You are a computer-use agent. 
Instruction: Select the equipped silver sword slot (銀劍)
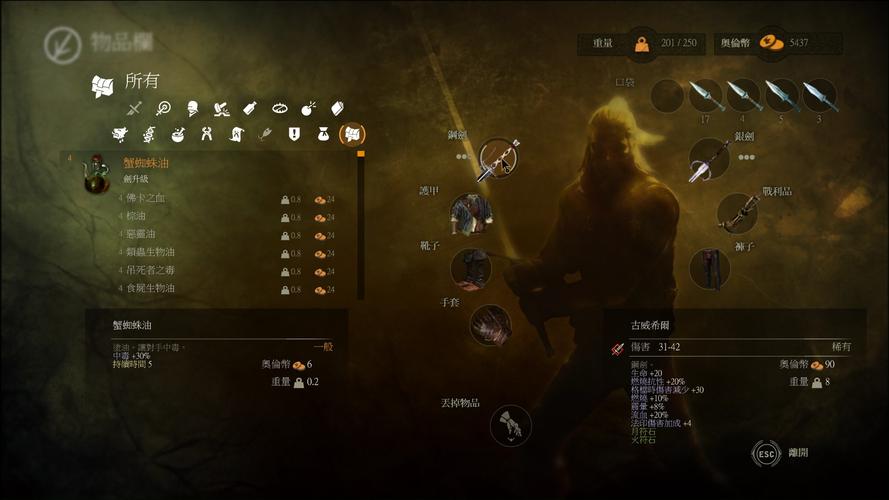[x=709, y=160]
